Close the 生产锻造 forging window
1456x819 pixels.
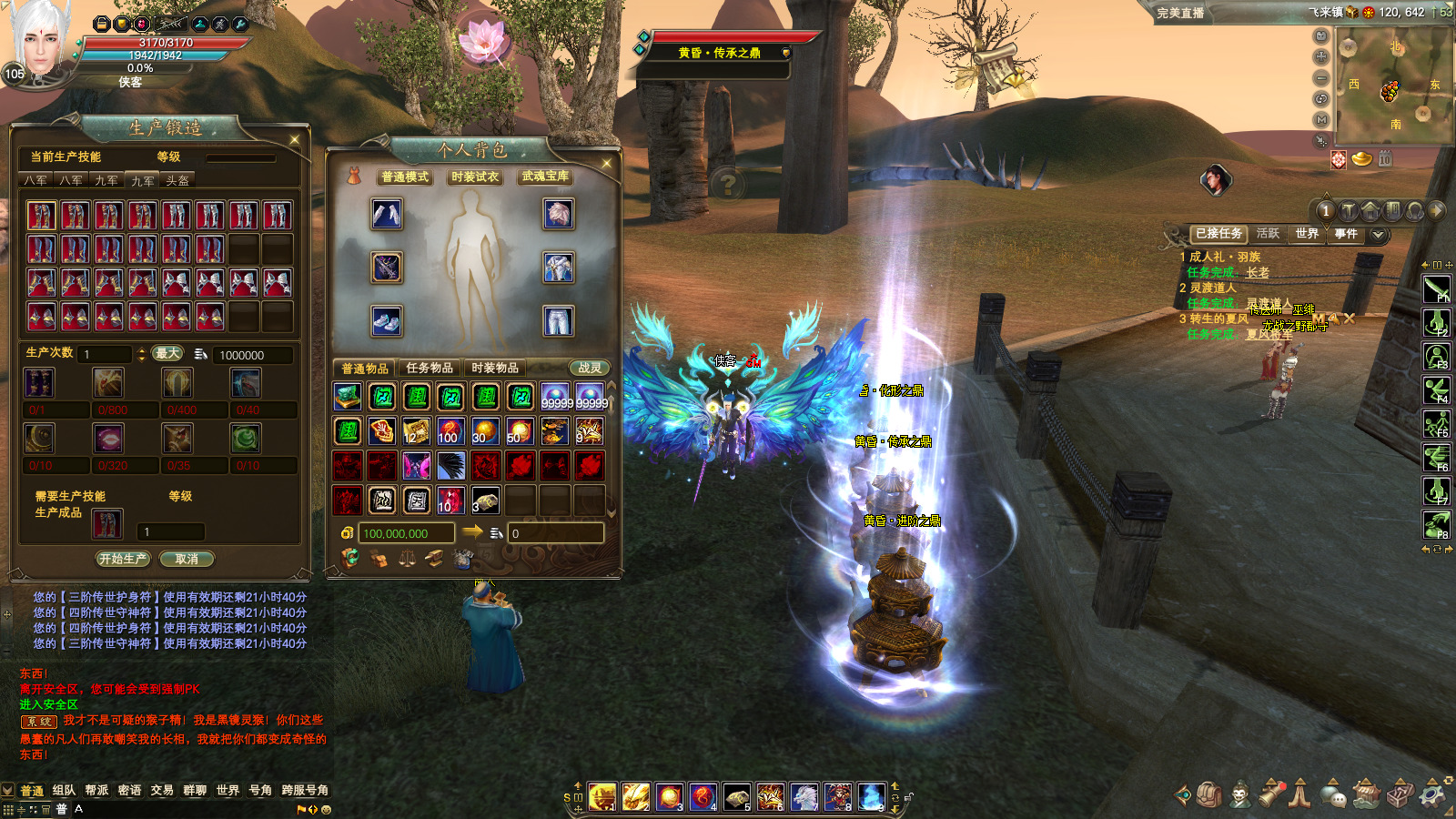point(295,139)
